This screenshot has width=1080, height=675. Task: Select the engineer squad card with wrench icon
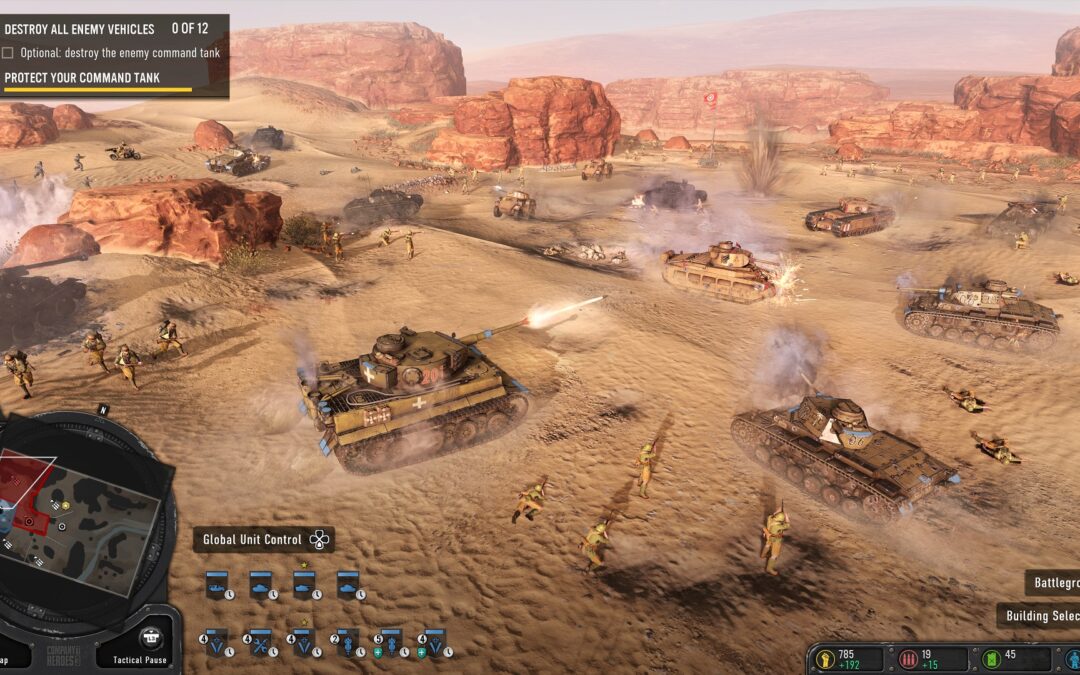point(260,642)
